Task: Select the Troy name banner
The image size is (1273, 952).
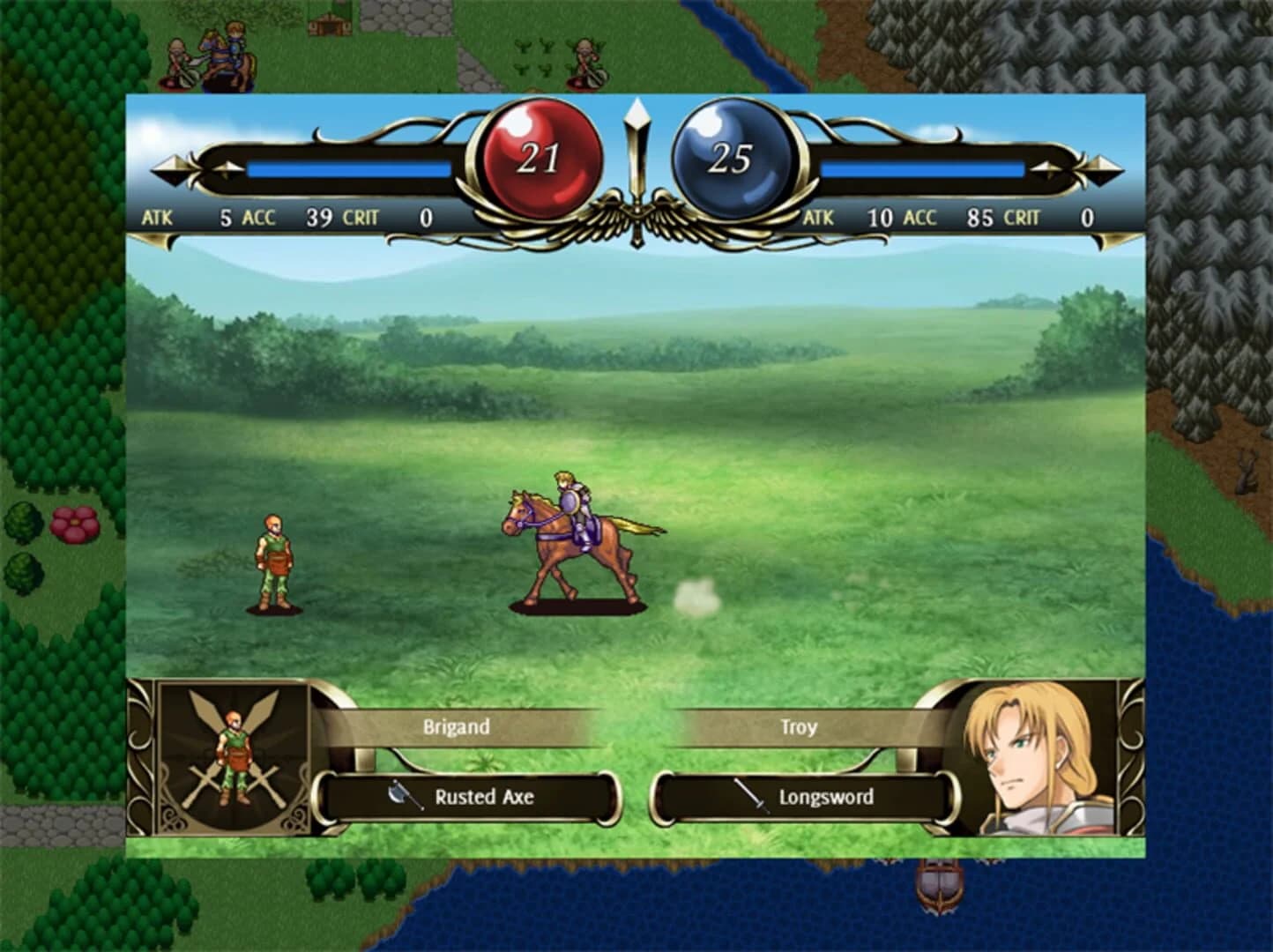Action: click(799, 726)
